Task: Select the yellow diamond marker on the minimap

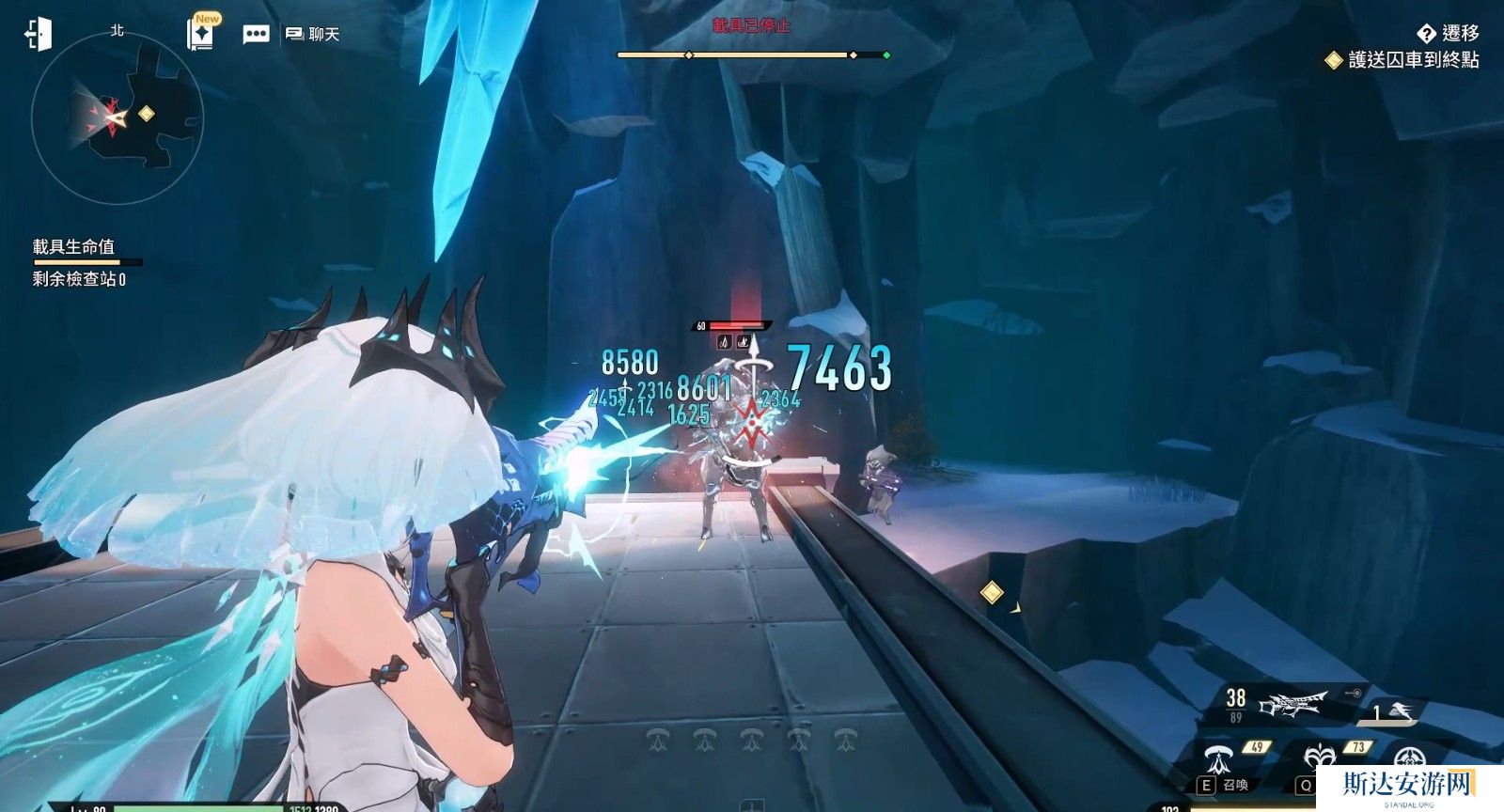Action: click(146, 114)
